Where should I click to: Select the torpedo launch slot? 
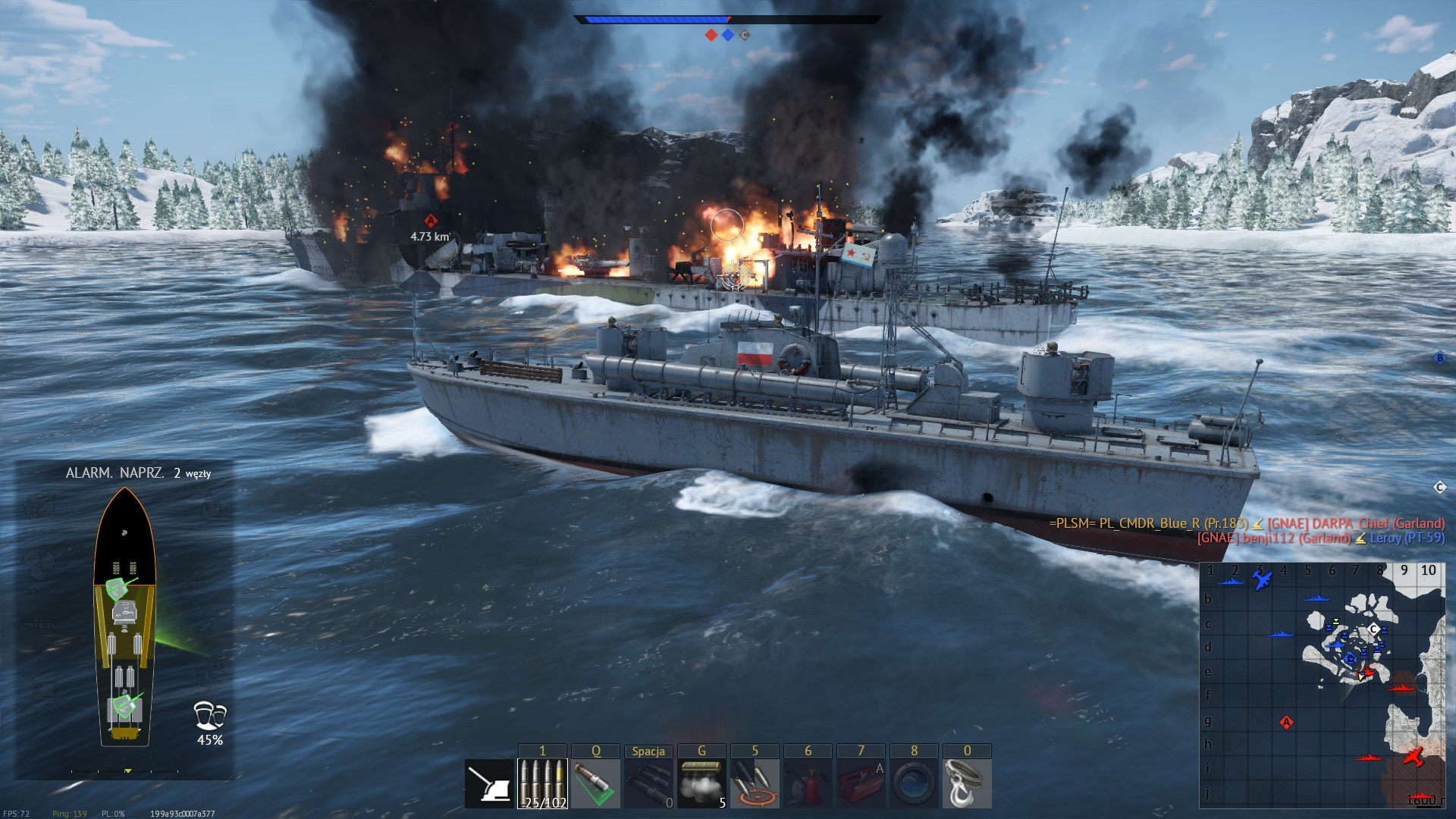pos(595,783)
